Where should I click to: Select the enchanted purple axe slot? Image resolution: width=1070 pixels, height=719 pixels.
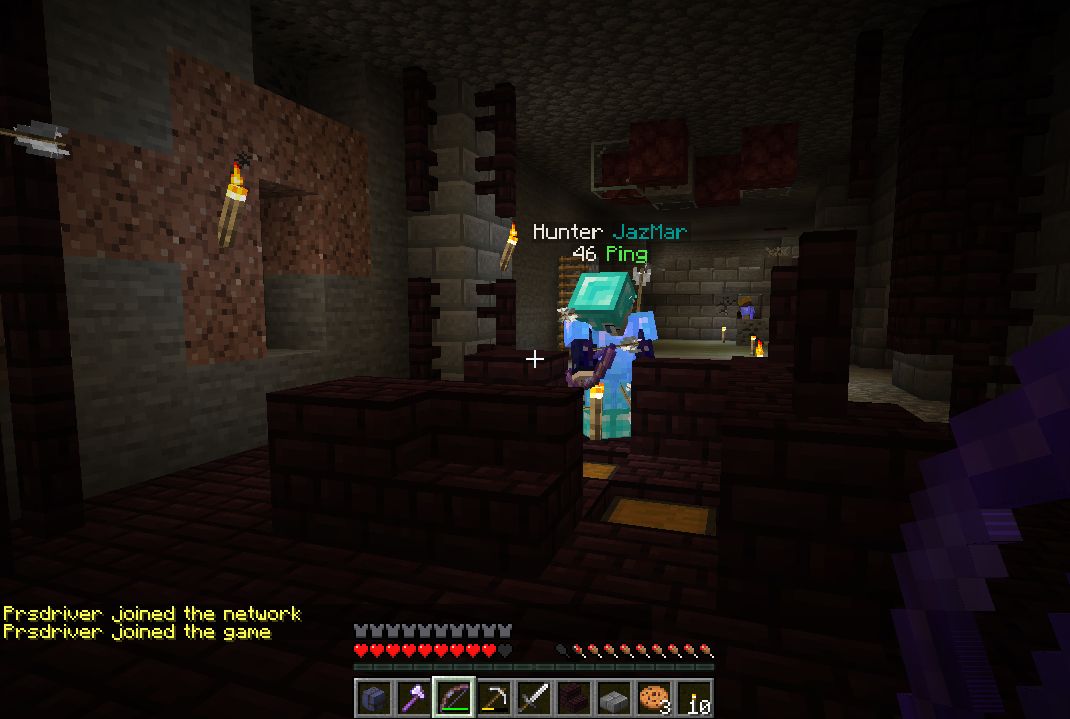pos(413,698)
